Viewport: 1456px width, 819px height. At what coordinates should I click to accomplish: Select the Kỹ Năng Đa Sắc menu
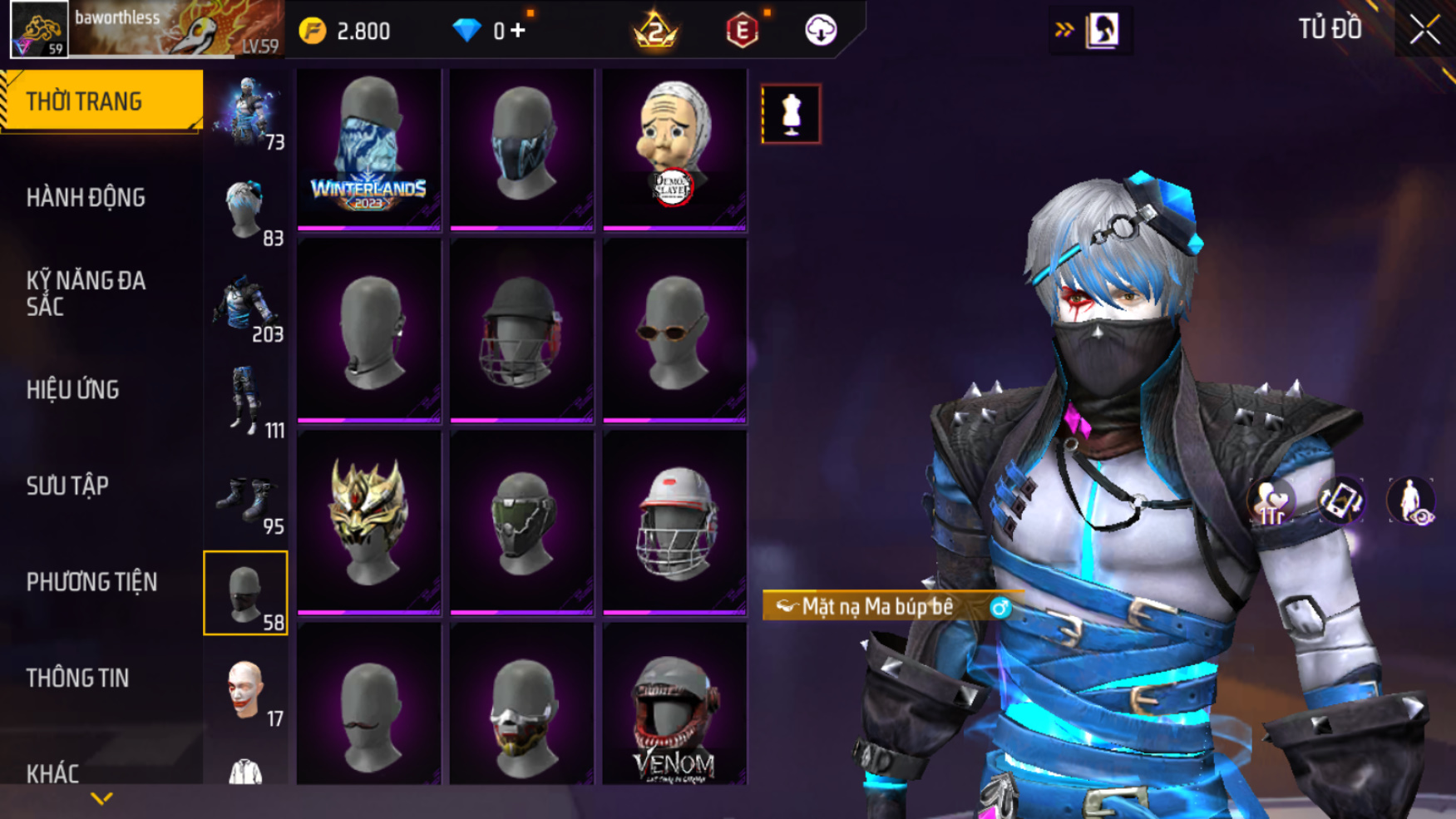[86, 293]
